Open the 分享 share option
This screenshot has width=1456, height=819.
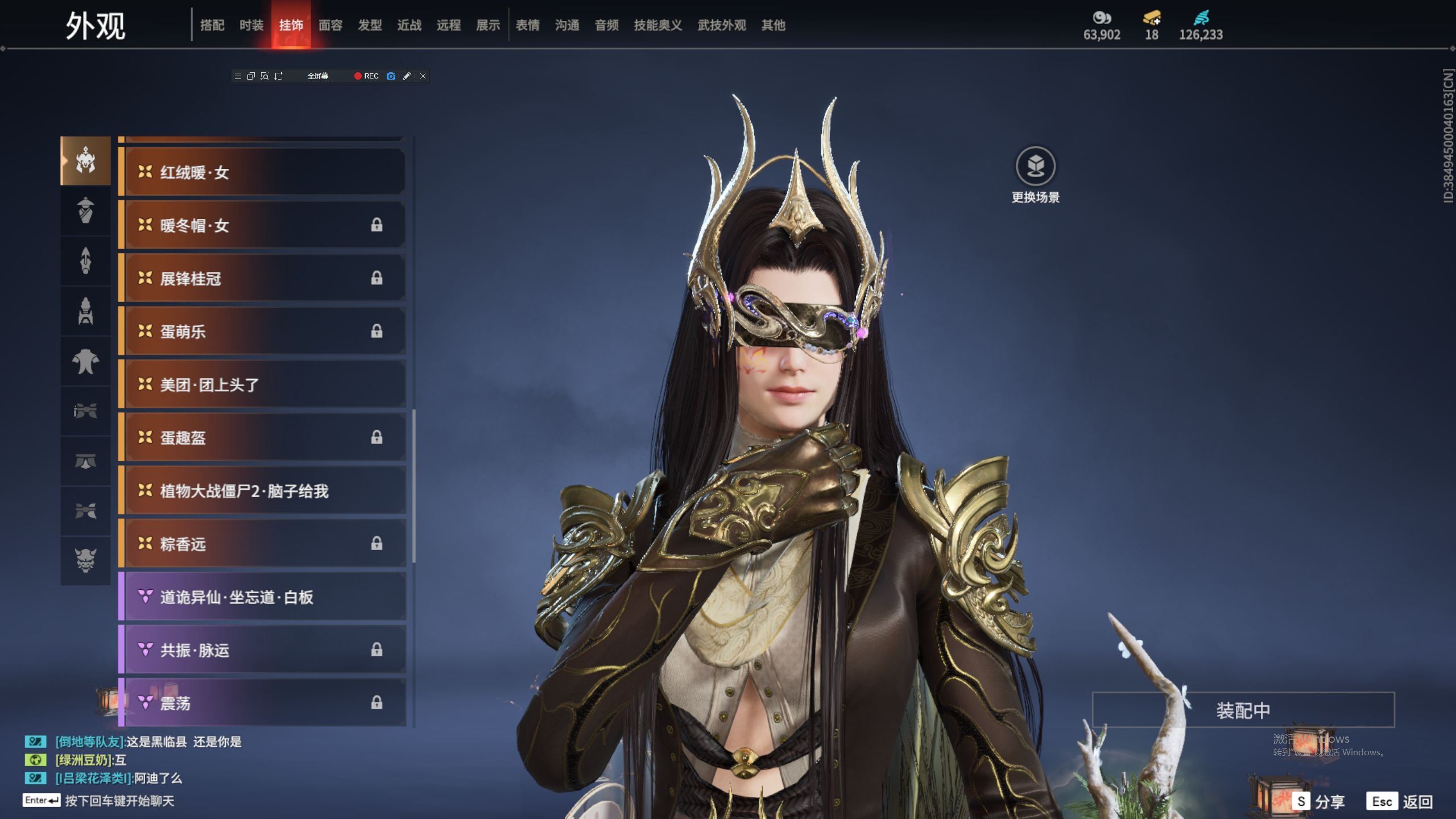tap(1318, 801)
